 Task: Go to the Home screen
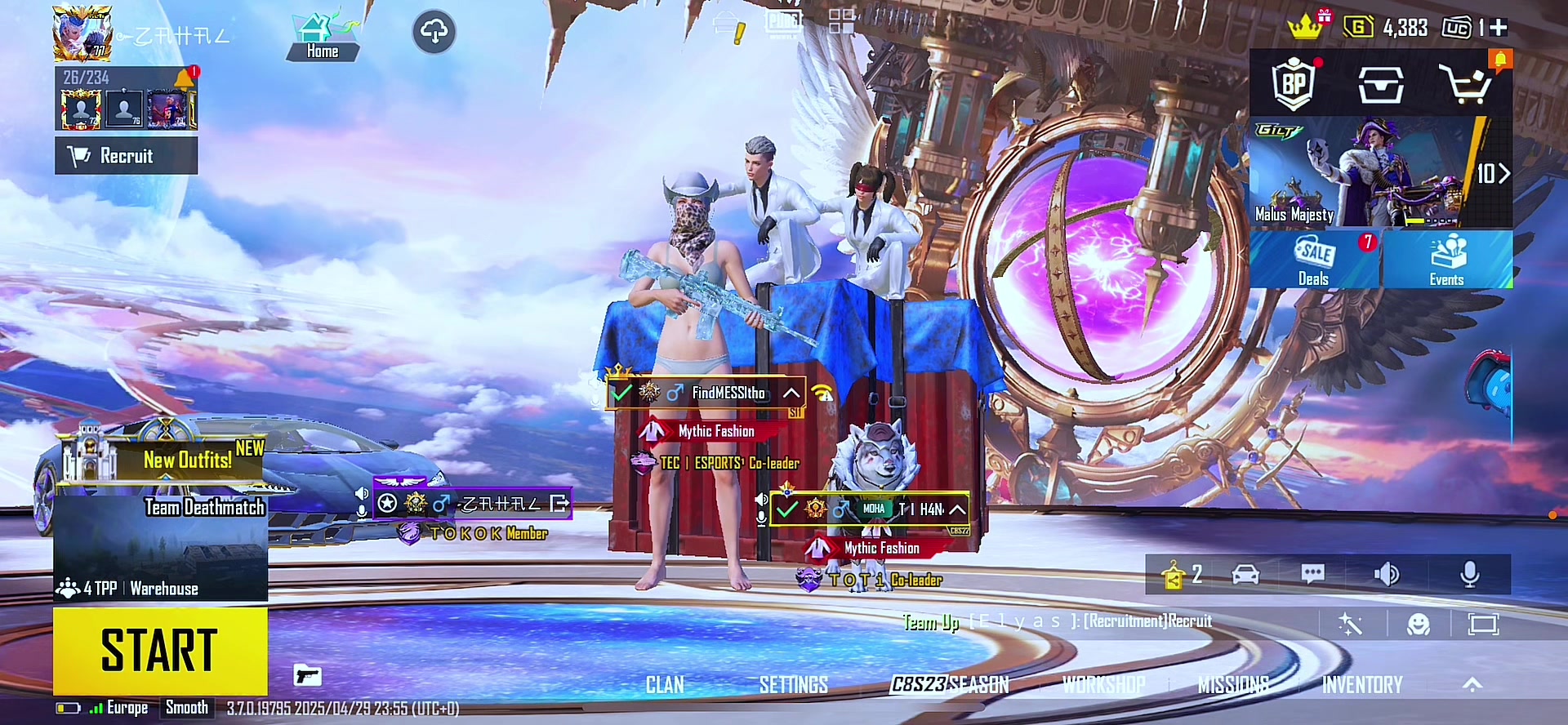323,38
